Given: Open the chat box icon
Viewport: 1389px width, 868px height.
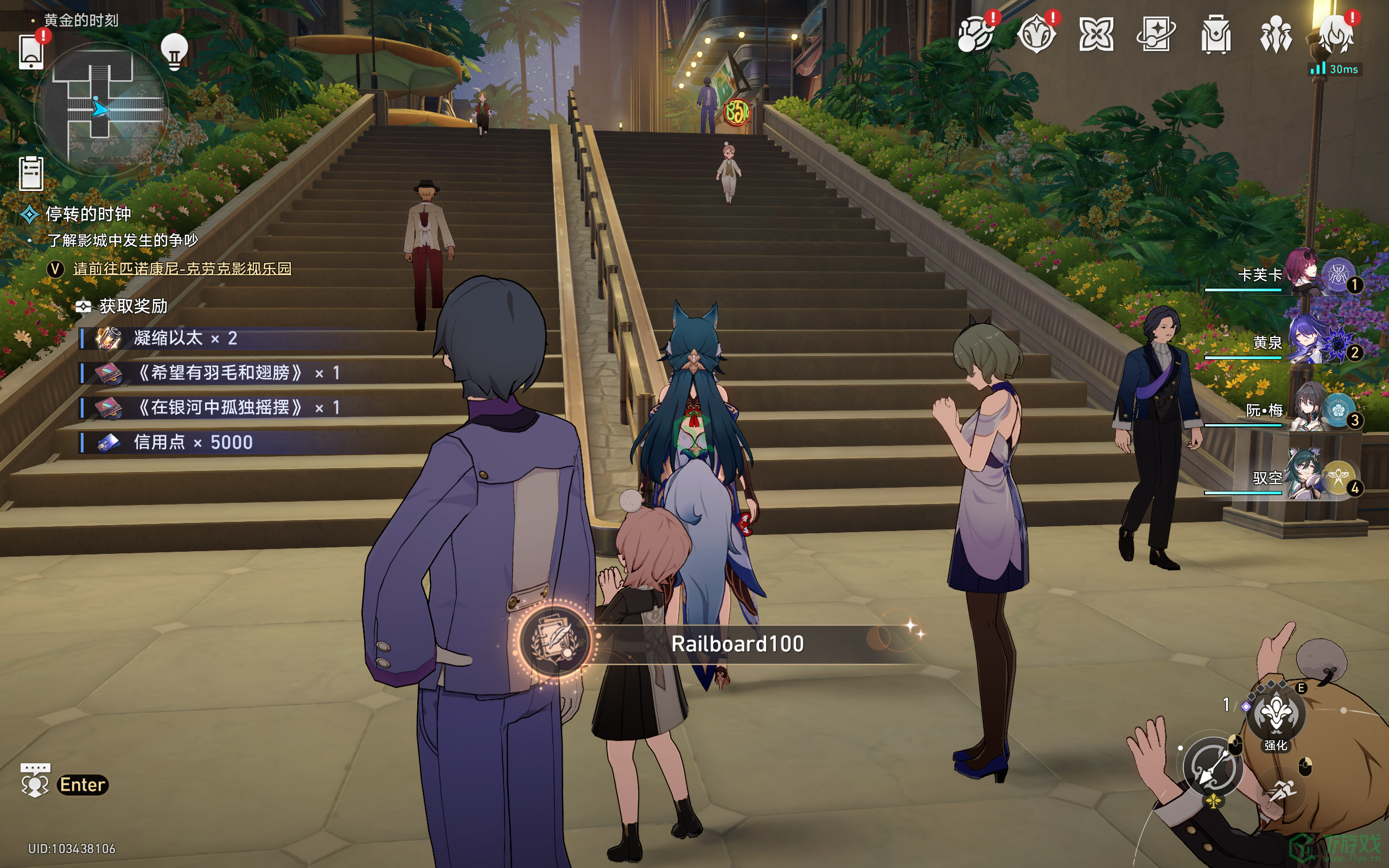Looking at the screenshot, I should coord(35,781).
